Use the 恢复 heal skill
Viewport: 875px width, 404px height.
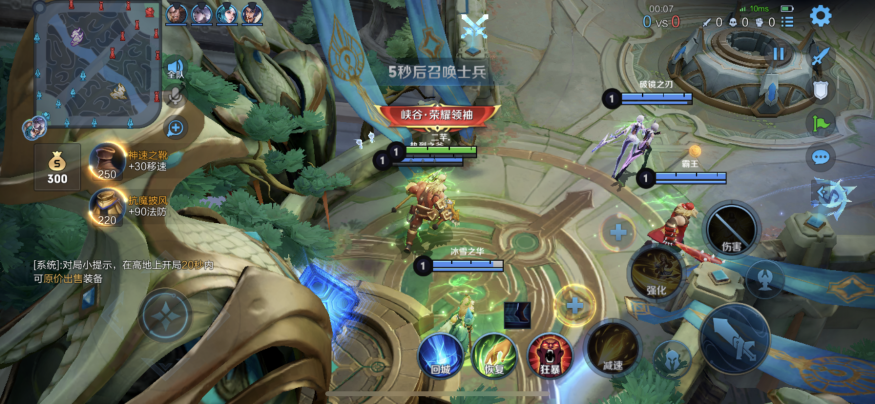pos(494,353)
